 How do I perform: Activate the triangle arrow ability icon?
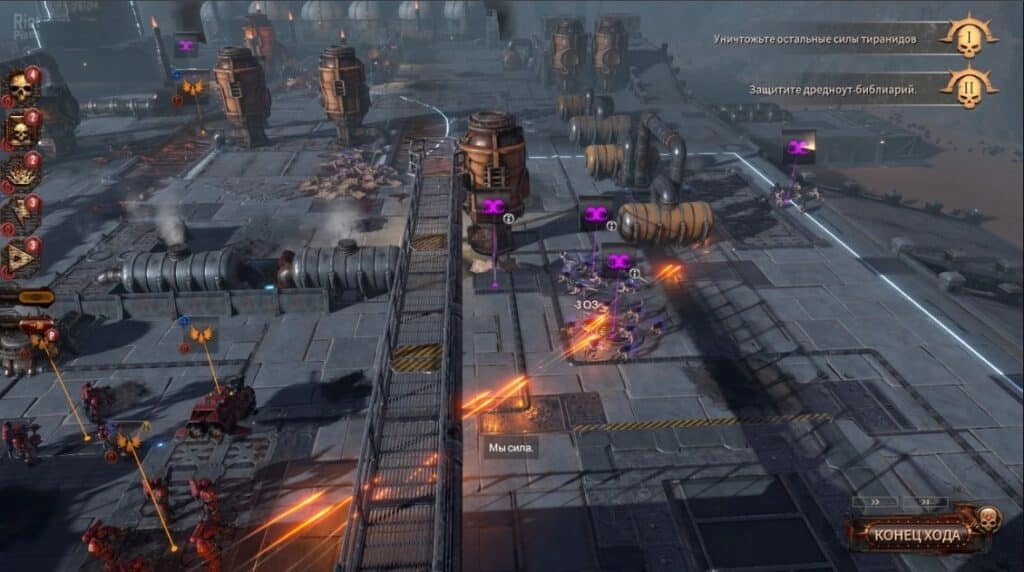pos(20,259)
